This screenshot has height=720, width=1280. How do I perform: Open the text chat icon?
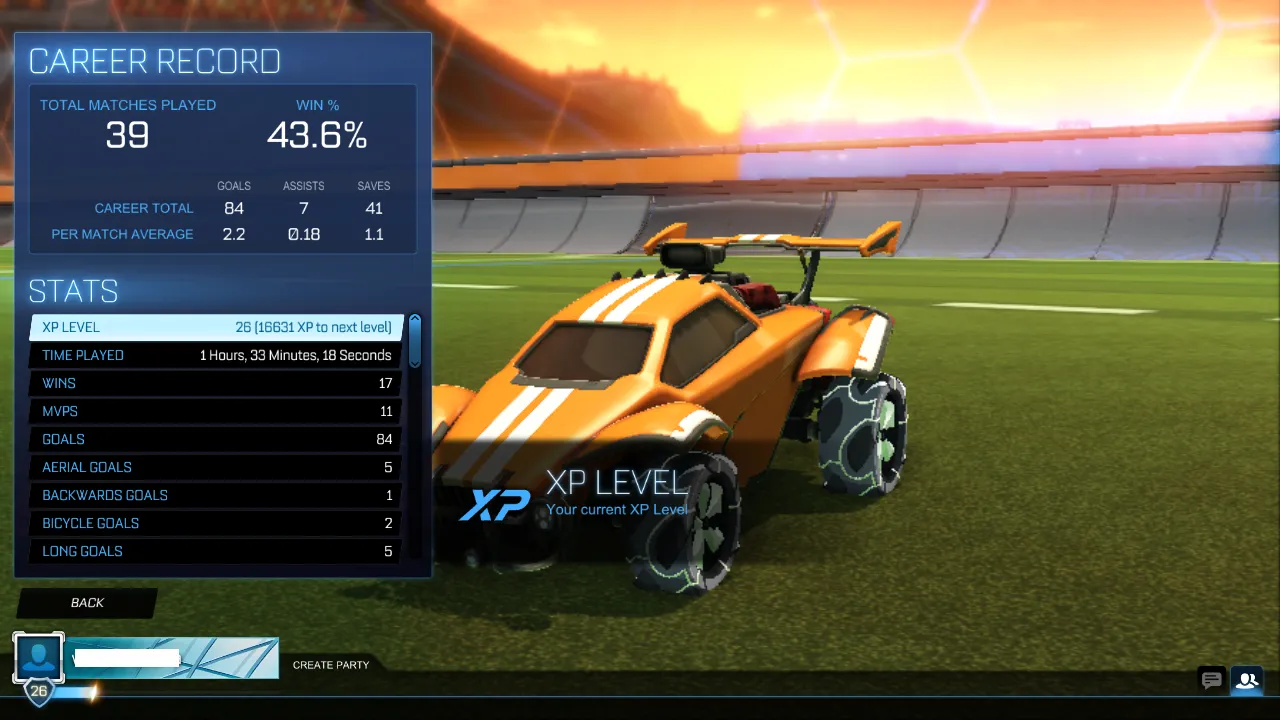point(1211,680)
